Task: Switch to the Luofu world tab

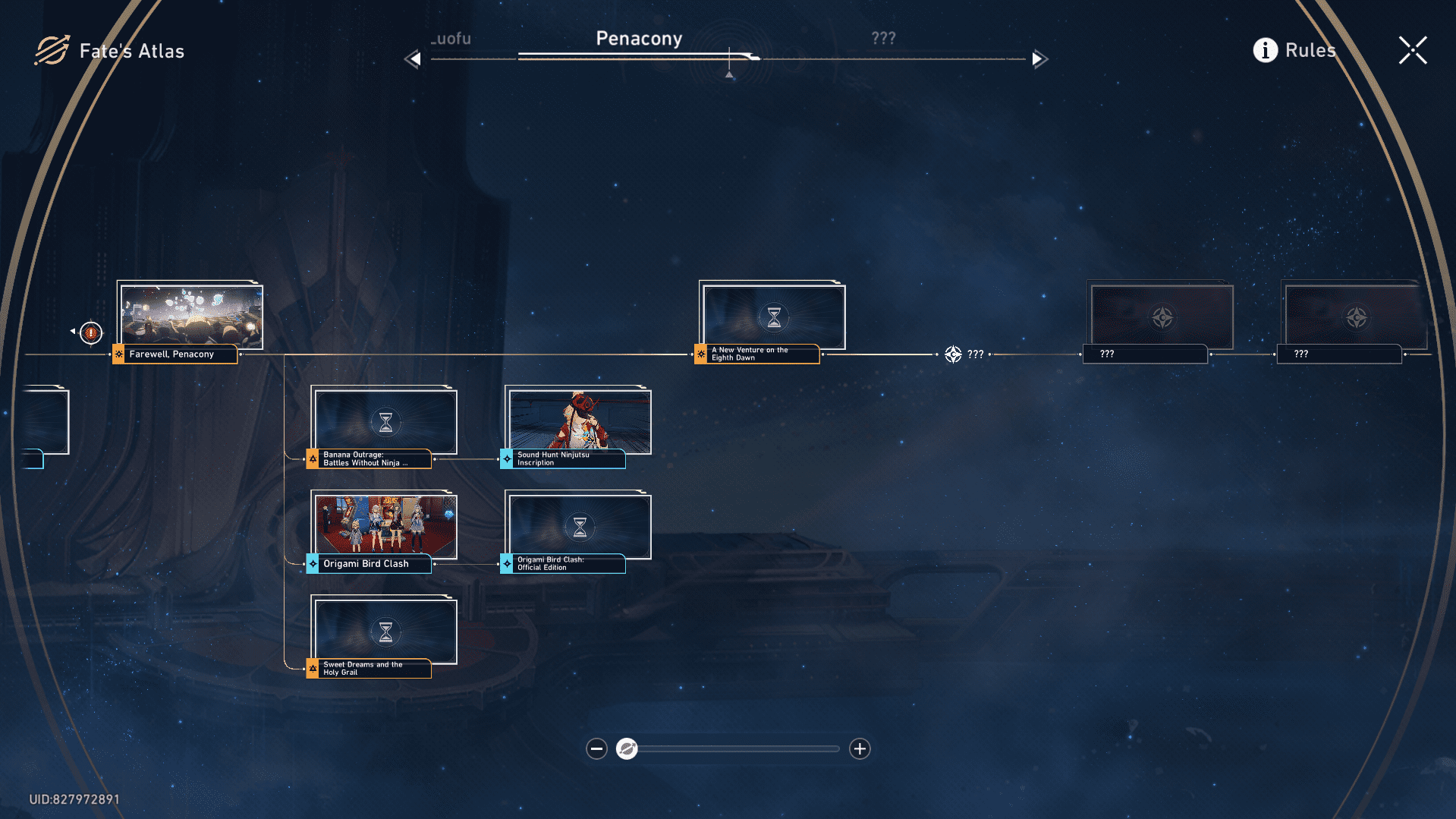Action: tap(452, 39)
